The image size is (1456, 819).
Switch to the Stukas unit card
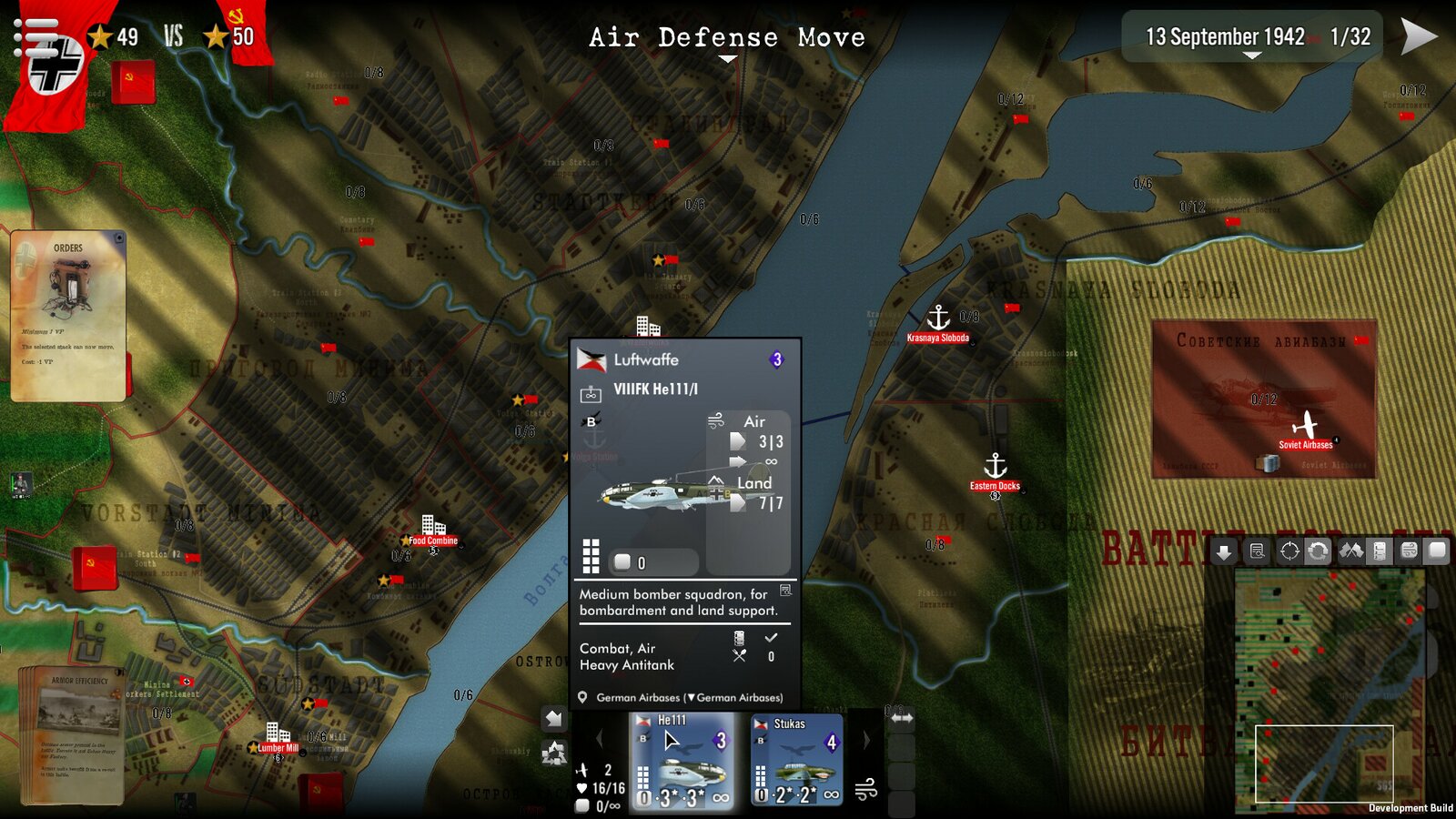click(x=796, y=762)
